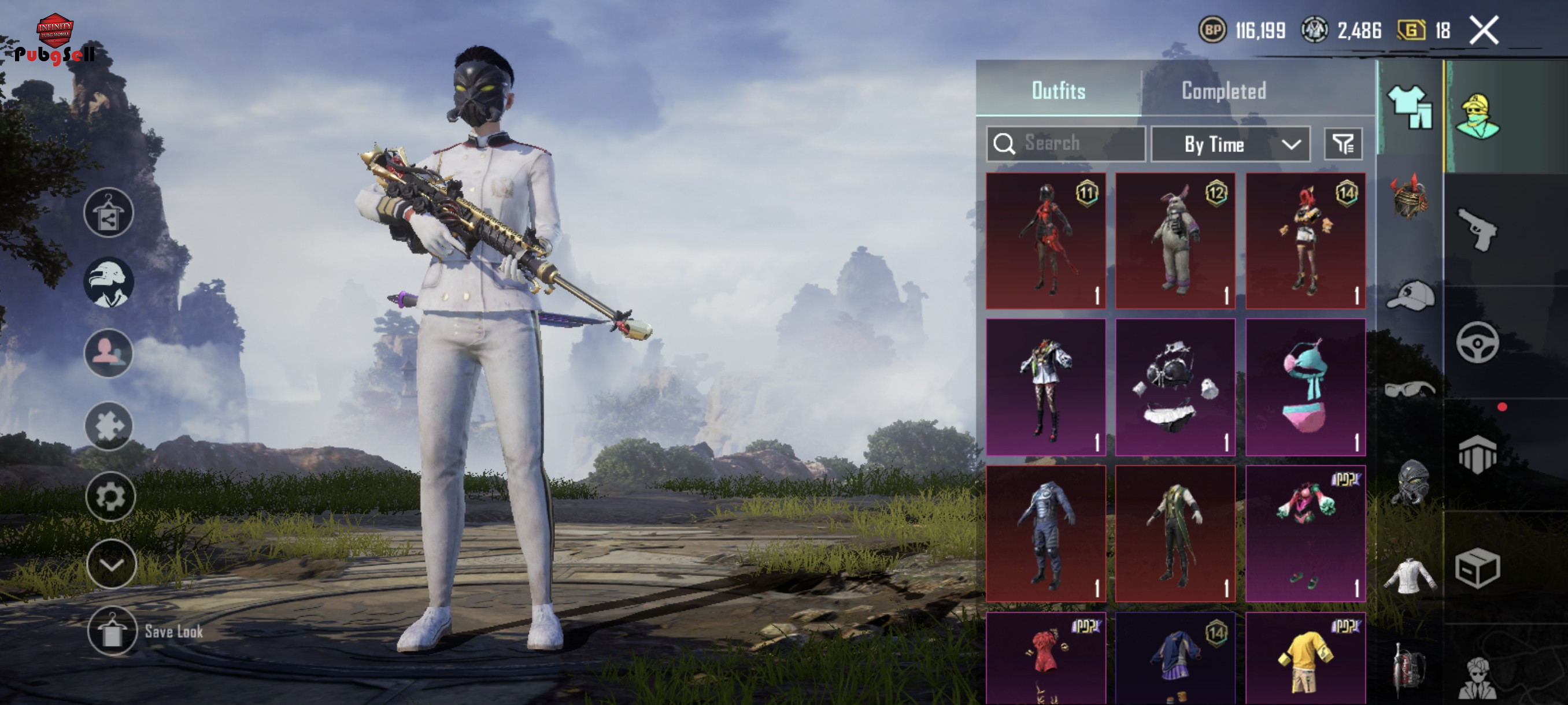Viewport: 1568px width, 705px height.
Task: Collapse the side menu with down arrow
Action: (111, 565)
